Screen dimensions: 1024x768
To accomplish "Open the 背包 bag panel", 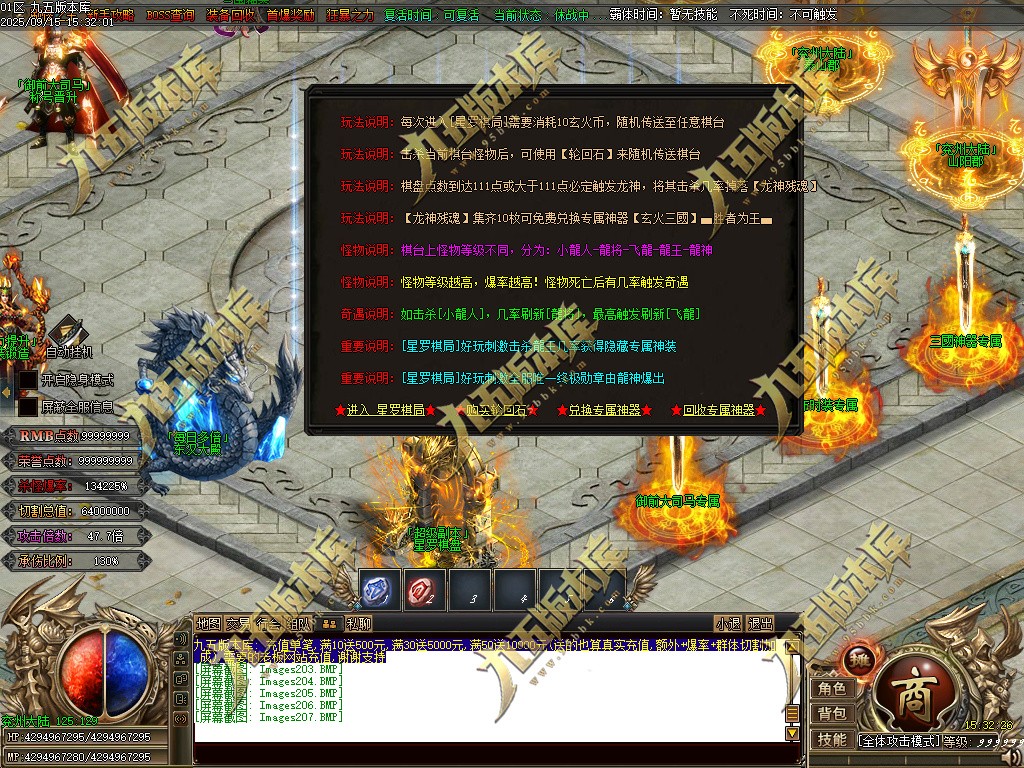I will coord(832,713).
